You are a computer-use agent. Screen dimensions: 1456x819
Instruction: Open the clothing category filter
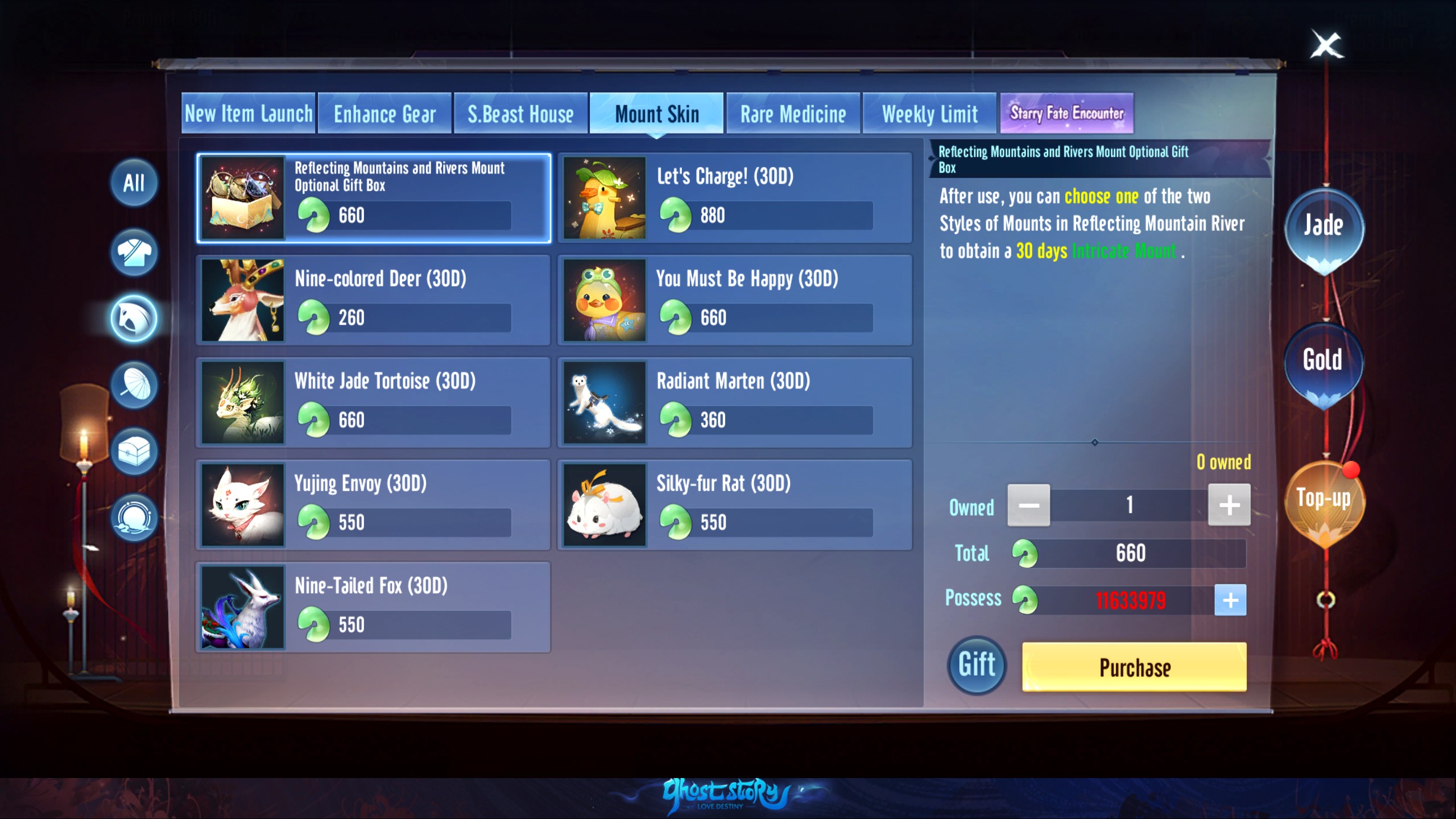[x=134, y=253]
